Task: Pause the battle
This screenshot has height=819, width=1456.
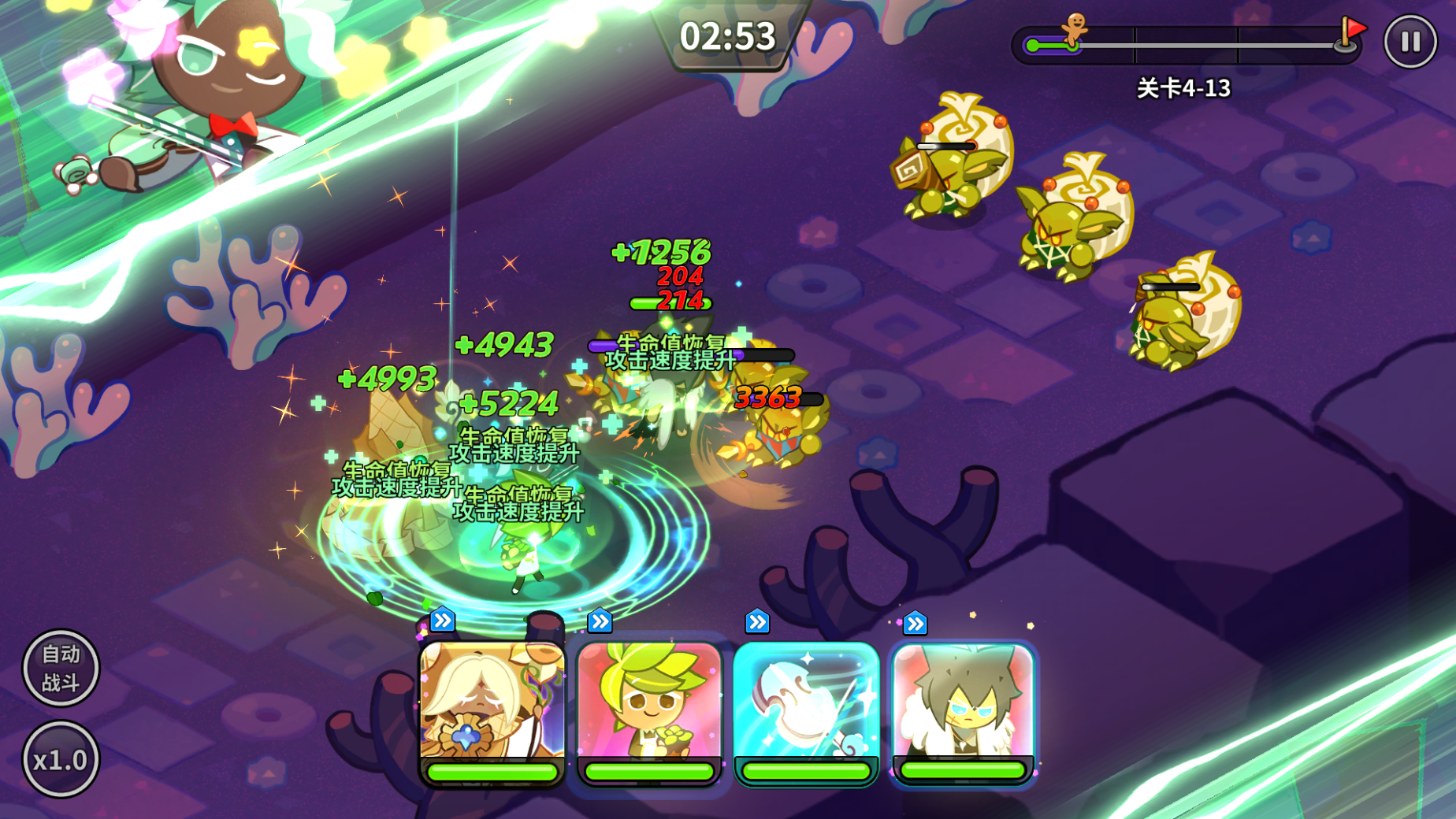Action: coord(1410,42)
